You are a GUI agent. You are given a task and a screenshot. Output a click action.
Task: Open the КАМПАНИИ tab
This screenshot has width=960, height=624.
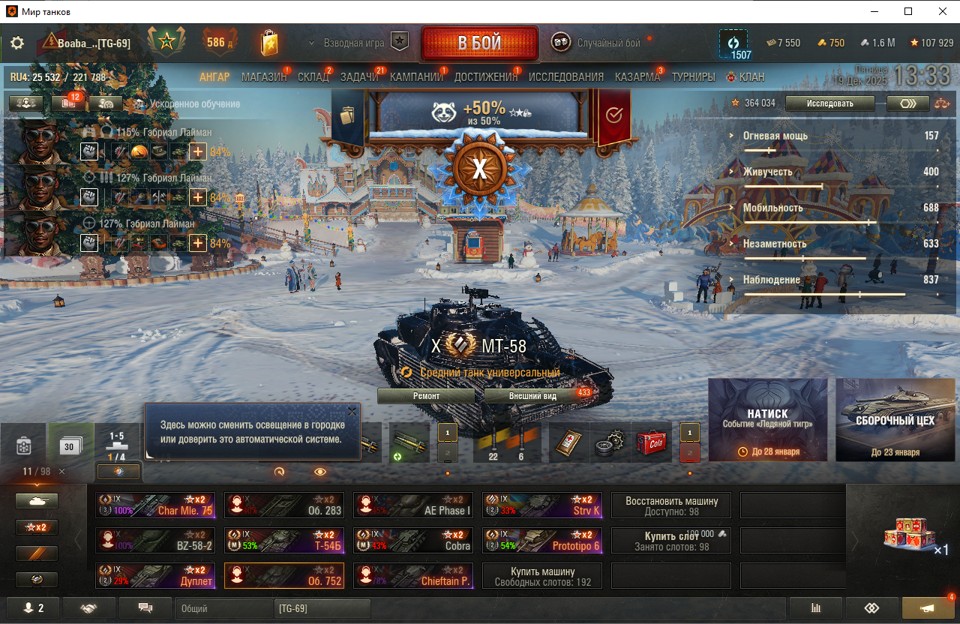pyautogui.click(x=416, y=77)
